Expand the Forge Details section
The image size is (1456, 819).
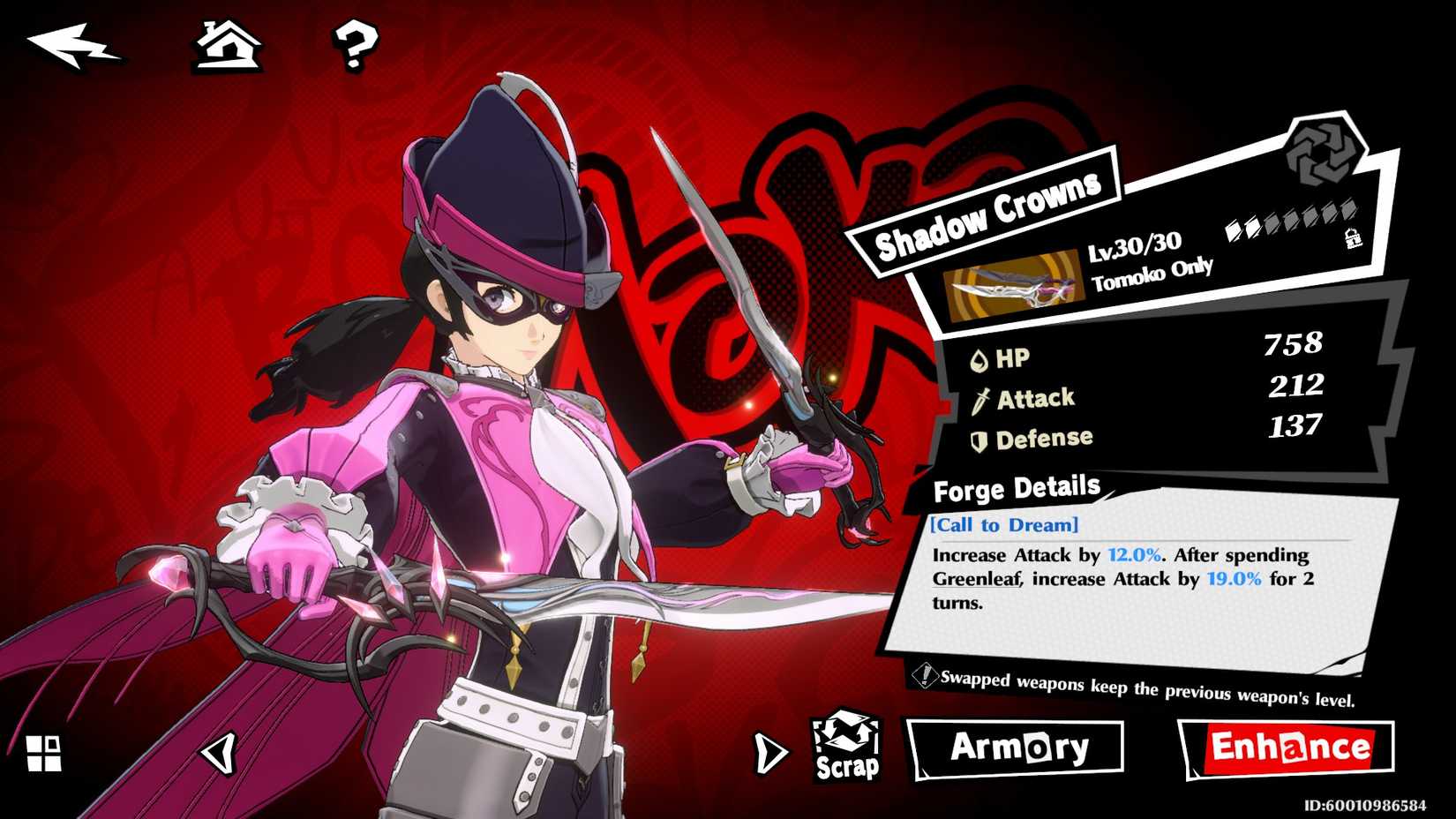[x=1015, y=489]
